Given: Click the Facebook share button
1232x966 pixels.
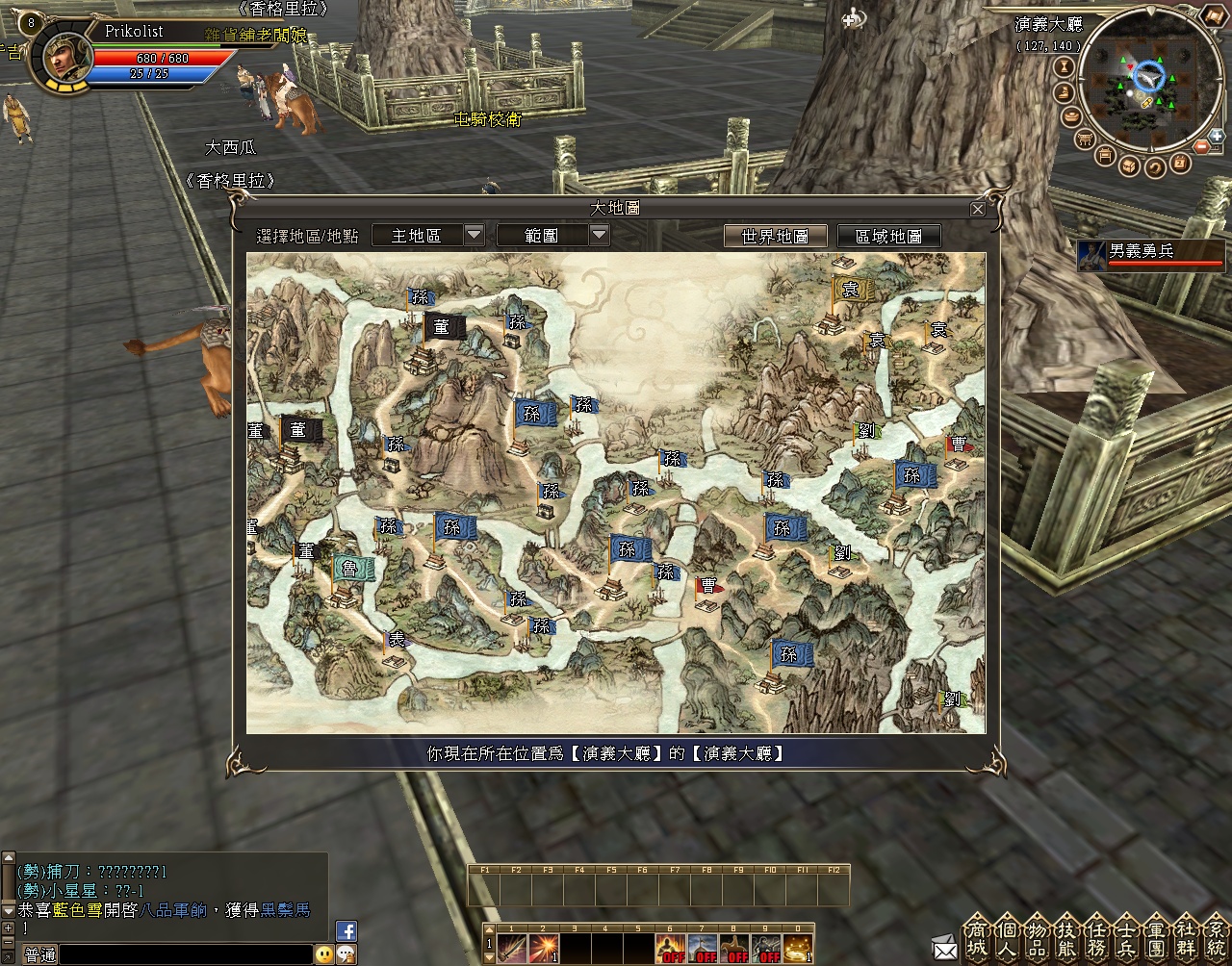Looking at the screenshot, I should coord(346,930).
